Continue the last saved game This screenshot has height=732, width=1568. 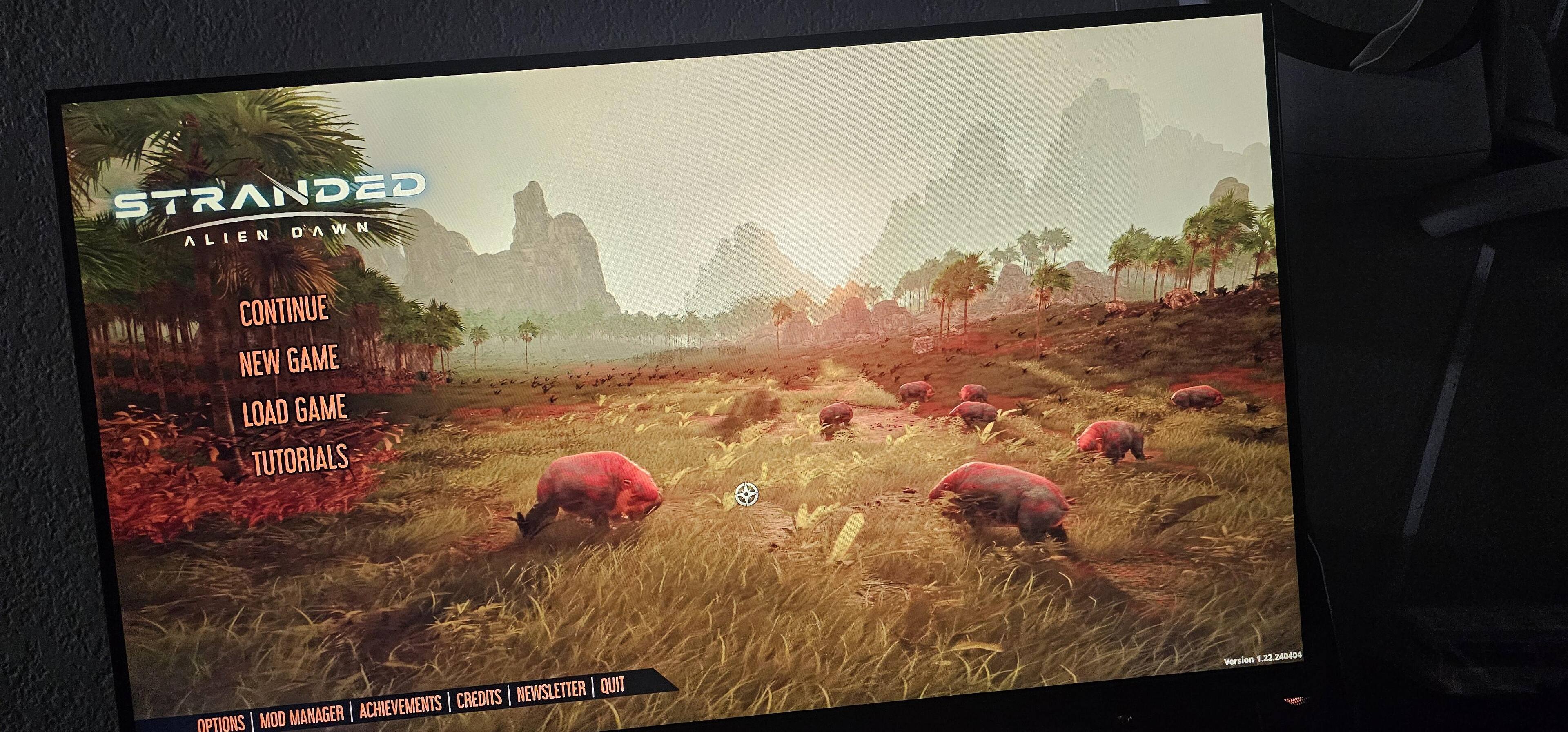click(284, 310)
